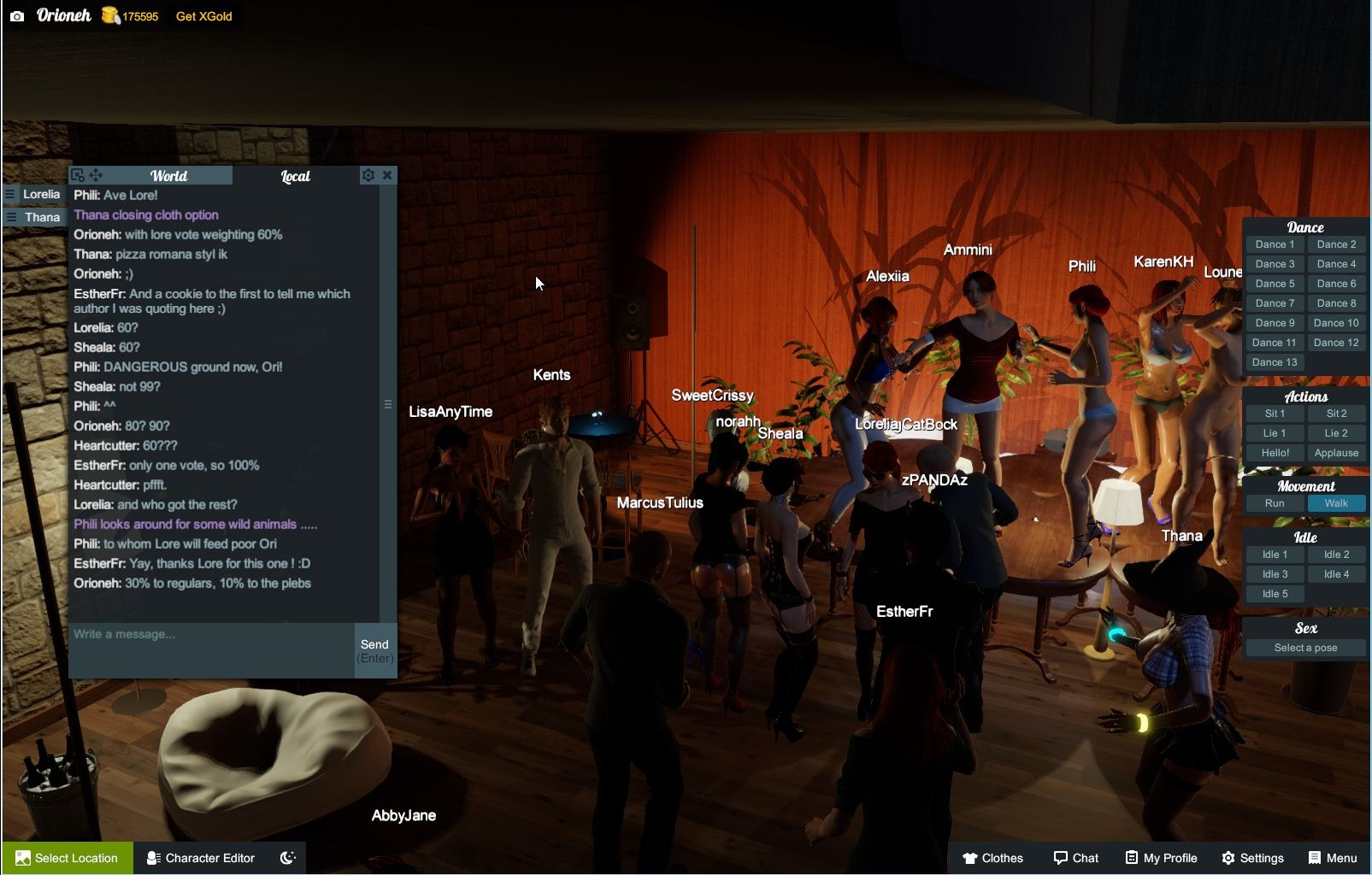Open Select a pose in the Sex panel

(1305, 648)
